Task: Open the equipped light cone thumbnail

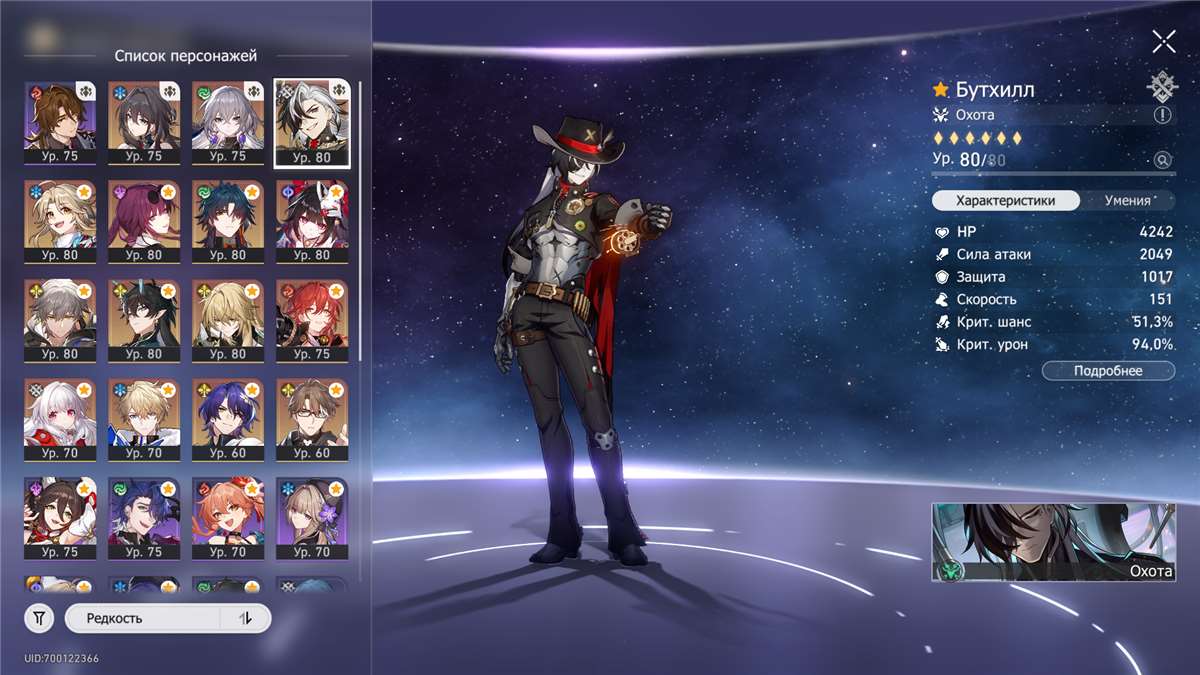Action: 1053,542
